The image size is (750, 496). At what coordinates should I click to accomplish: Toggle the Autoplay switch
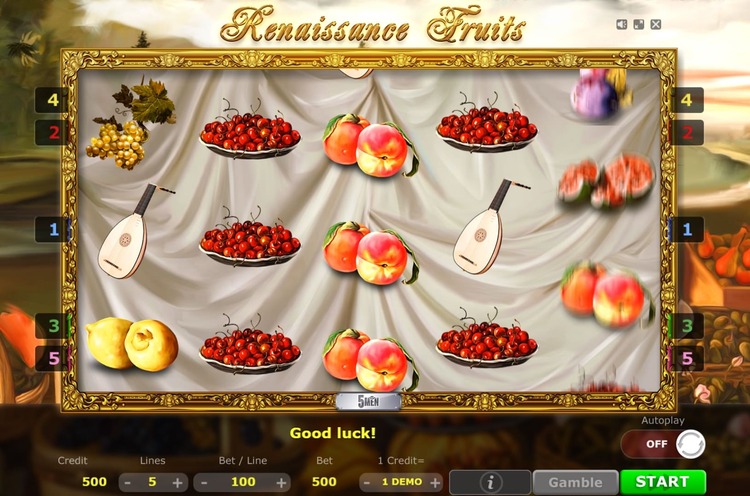click(663, 443)
